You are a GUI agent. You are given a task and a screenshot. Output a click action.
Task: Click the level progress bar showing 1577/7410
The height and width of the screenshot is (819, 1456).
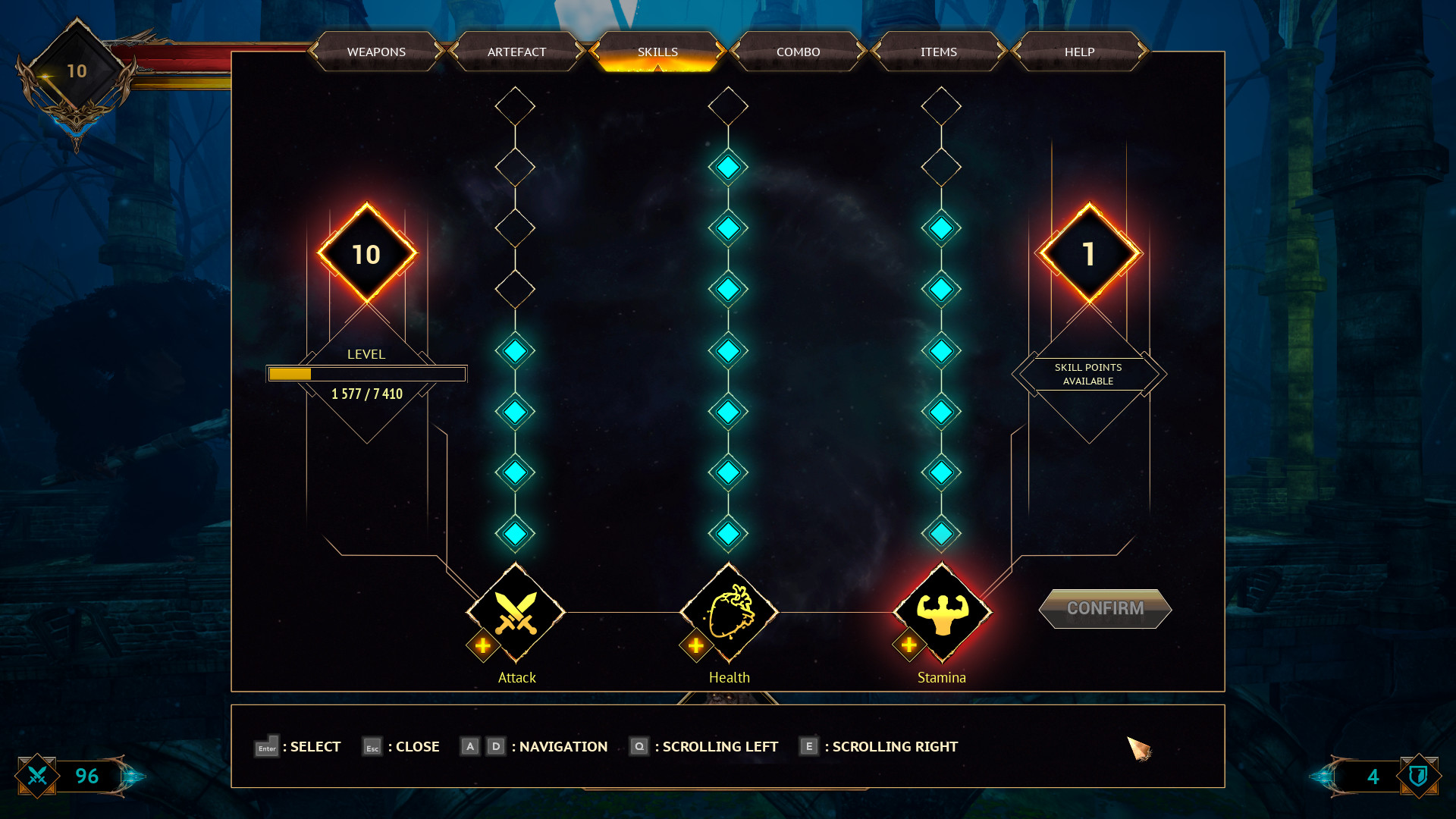point(366,373)
